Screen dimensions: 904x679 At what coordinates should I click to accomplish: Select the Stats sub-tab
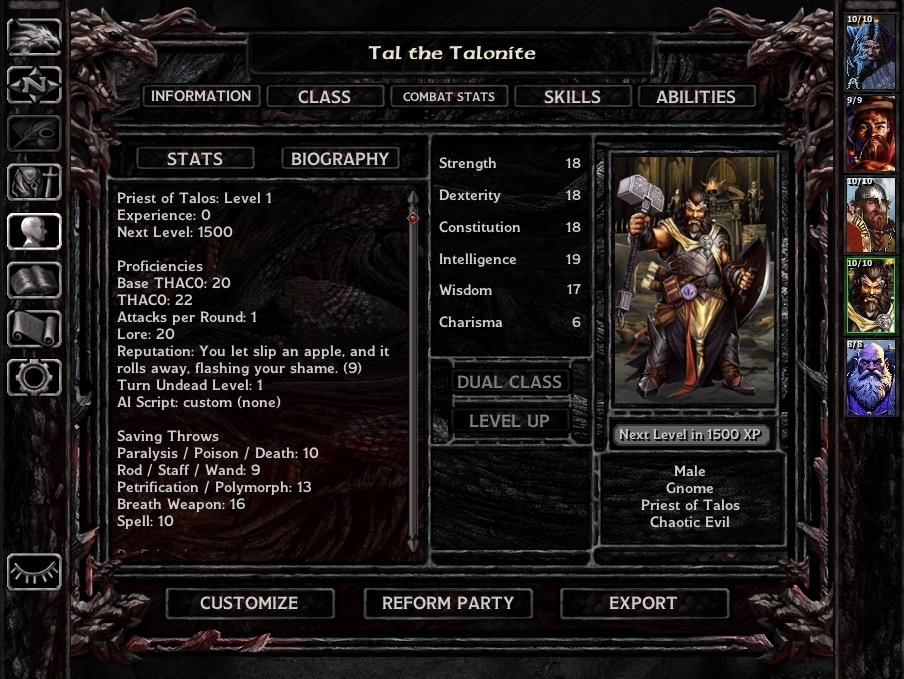(x=195, y=159)
